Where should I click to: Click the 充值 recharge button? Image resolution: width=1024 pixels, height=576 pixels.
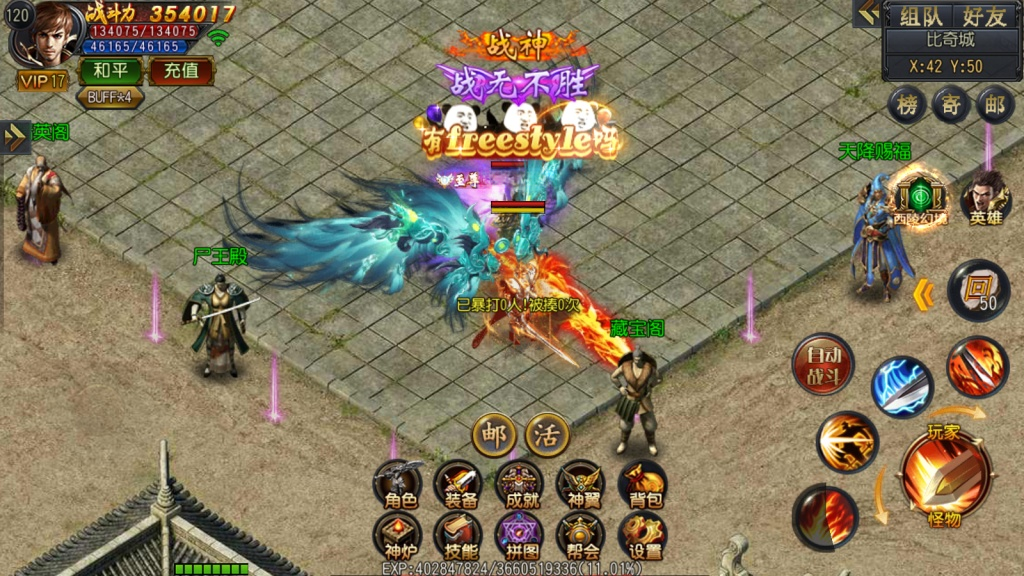coord(181,71)
